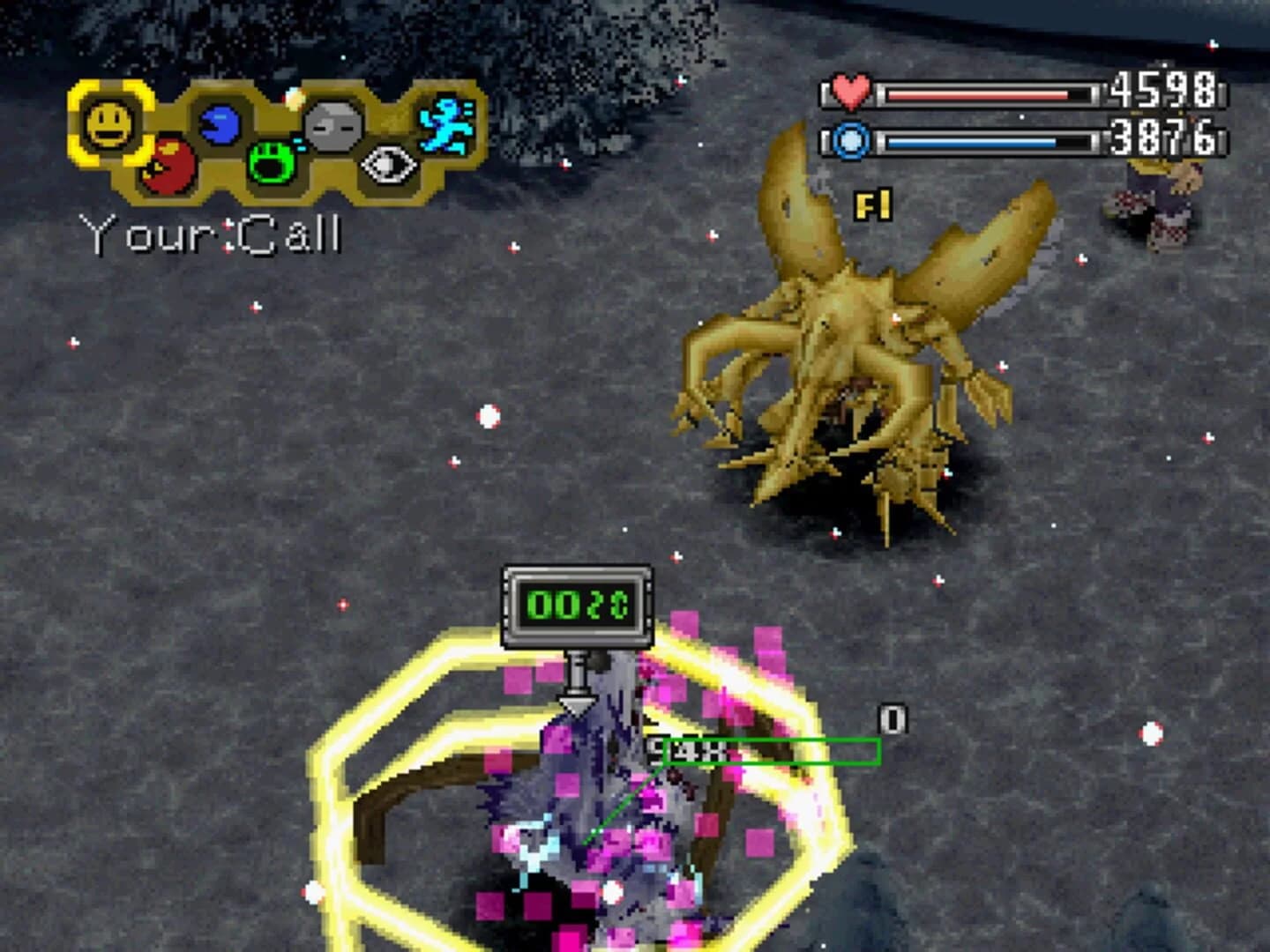Select the highlighted tactic in the command wheel

click(109, 122)
